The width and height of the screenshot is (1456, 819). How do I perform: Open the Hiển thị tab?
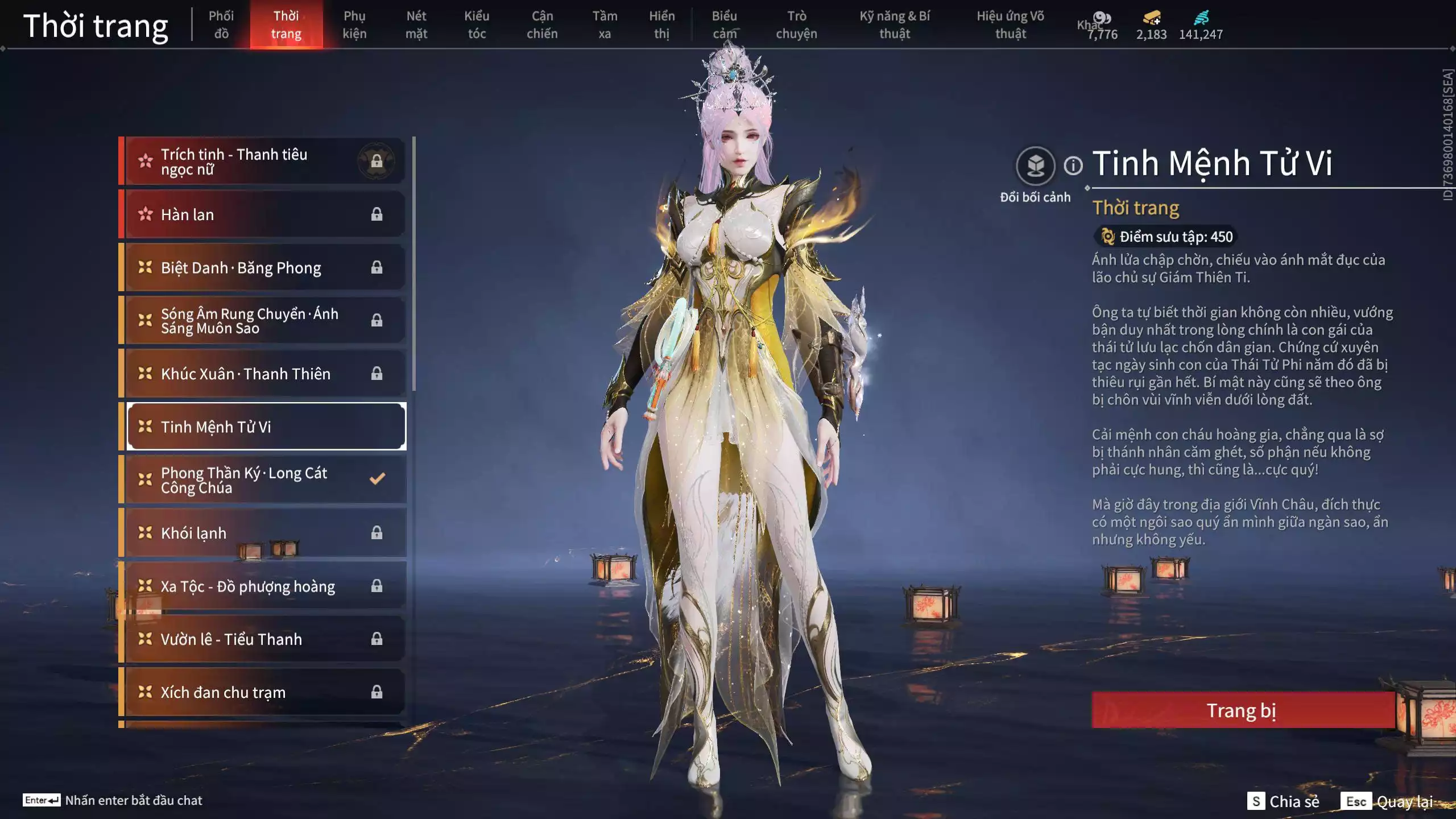[661, 25]
